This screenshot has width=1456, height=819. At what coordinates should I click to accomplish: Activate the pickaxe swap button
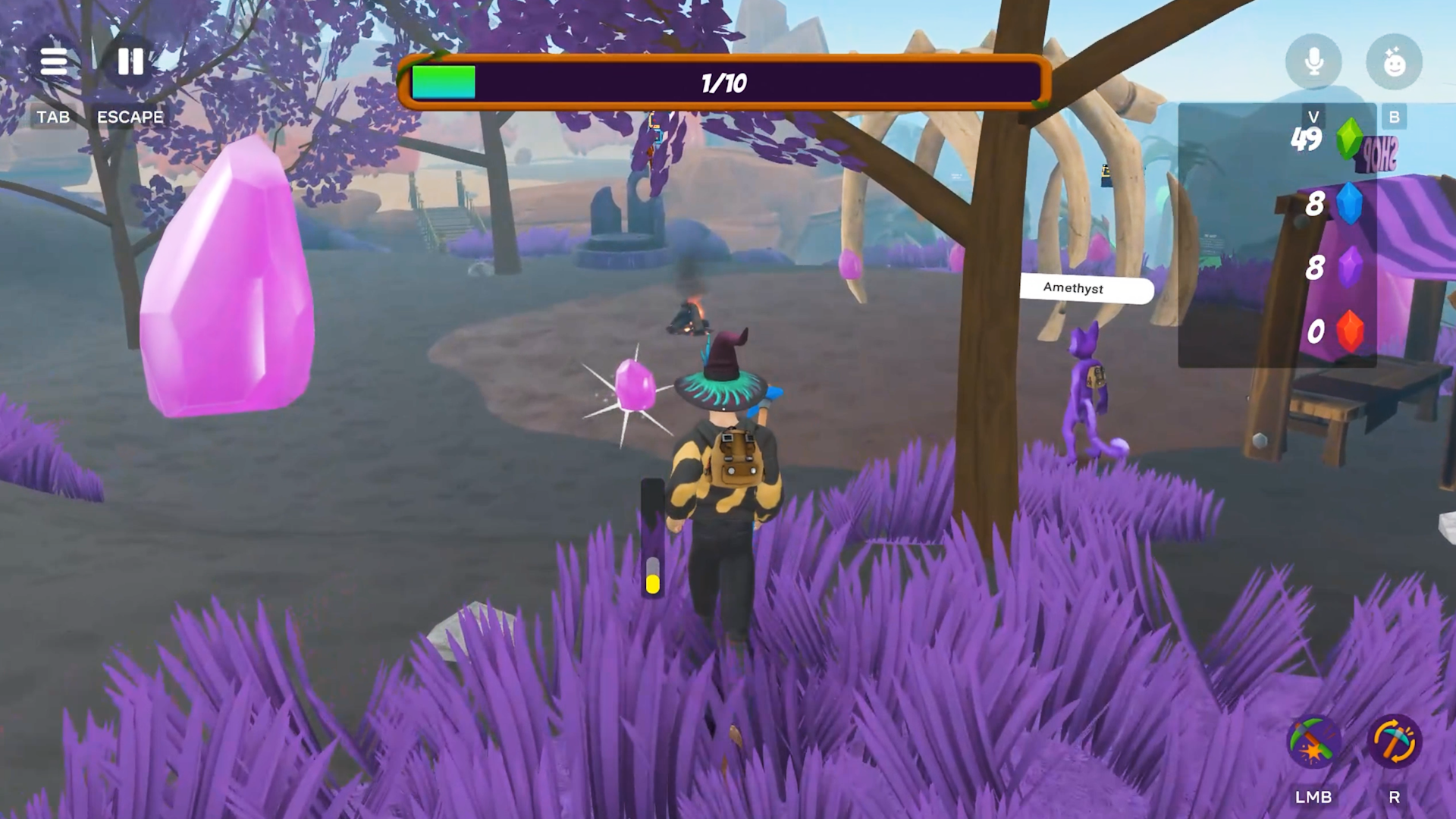pos(1394,741)
